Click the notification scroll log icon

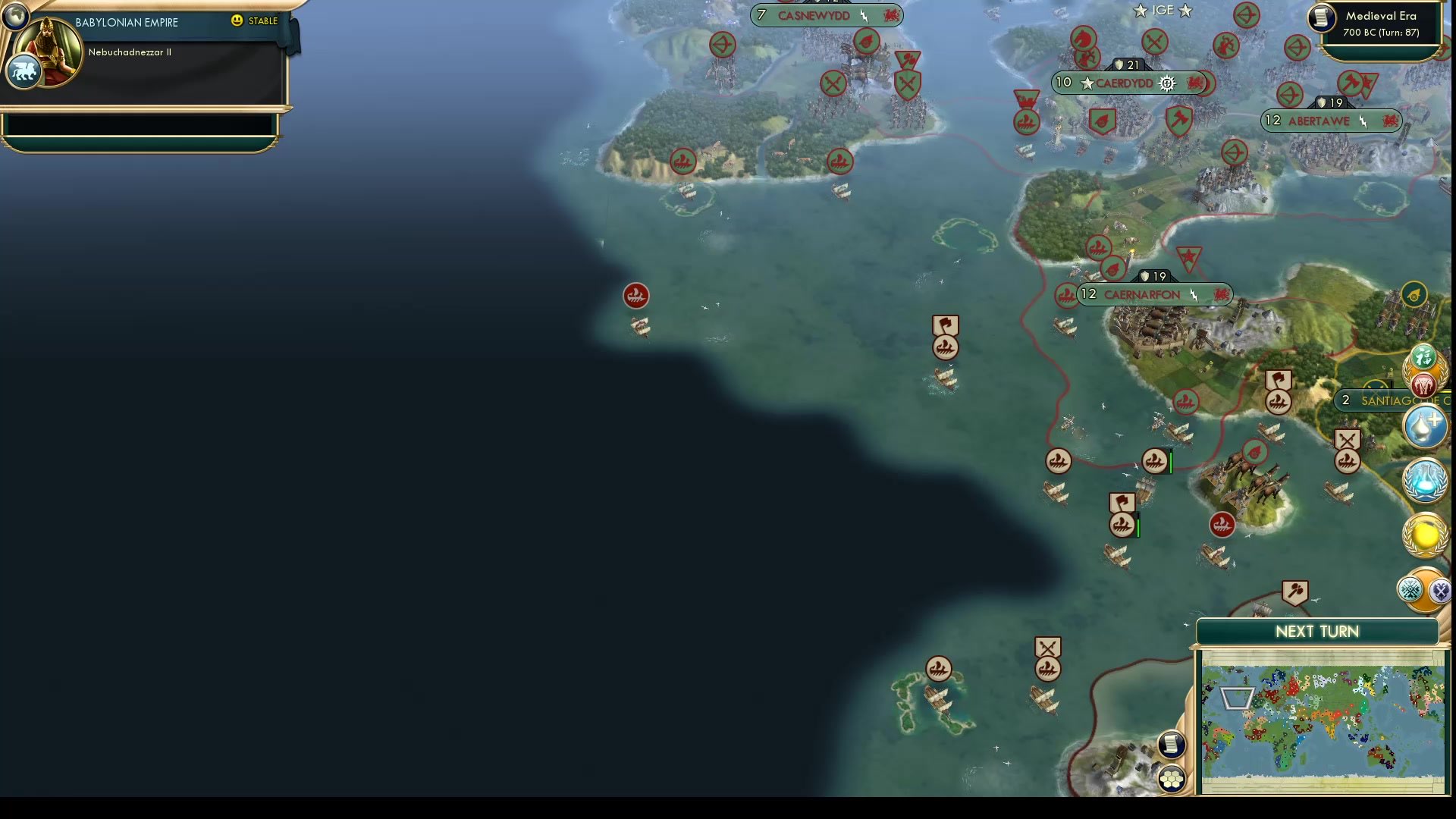tap(1172, 744)
